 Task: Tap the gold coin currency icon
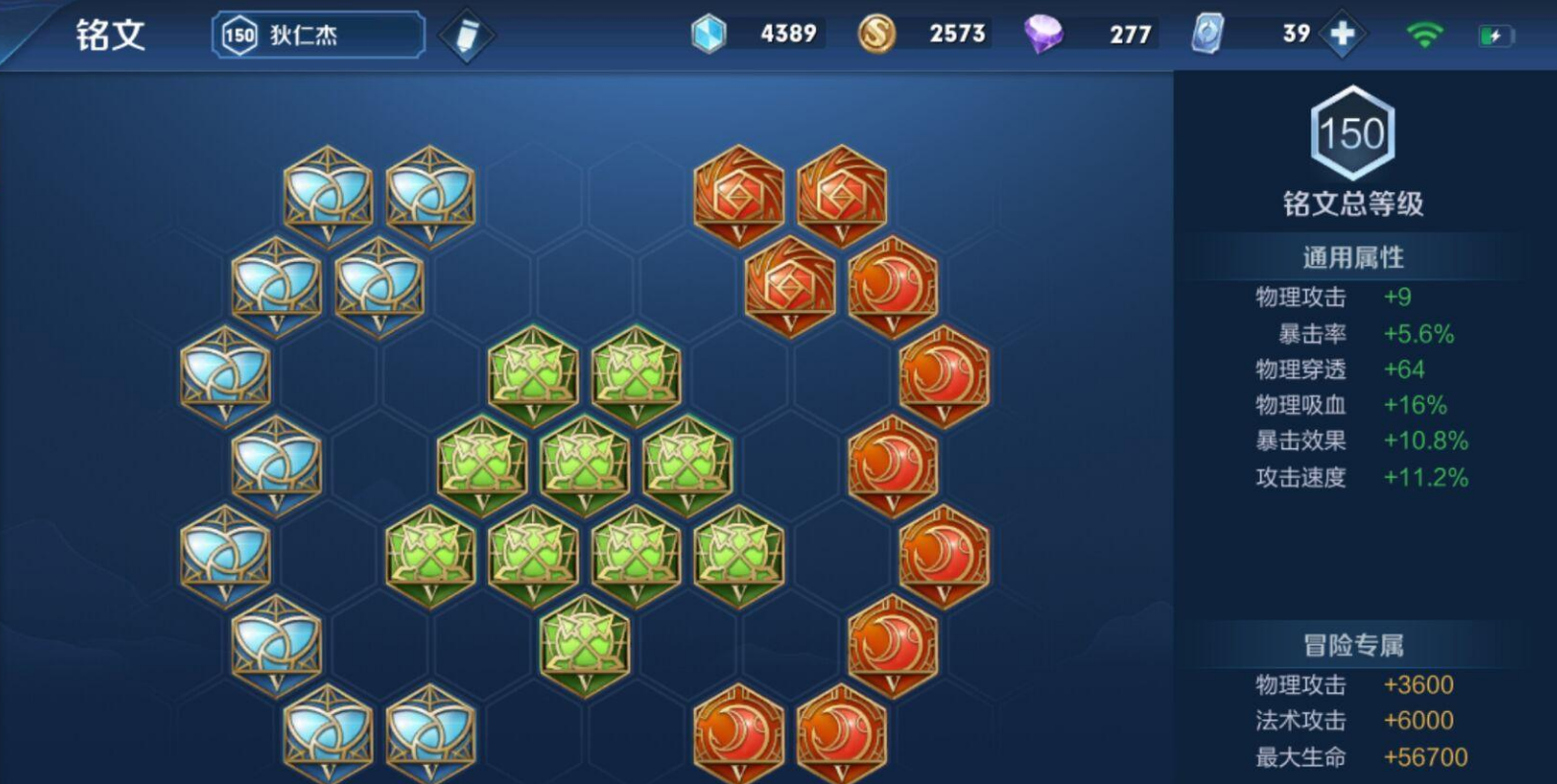point(876,34)
